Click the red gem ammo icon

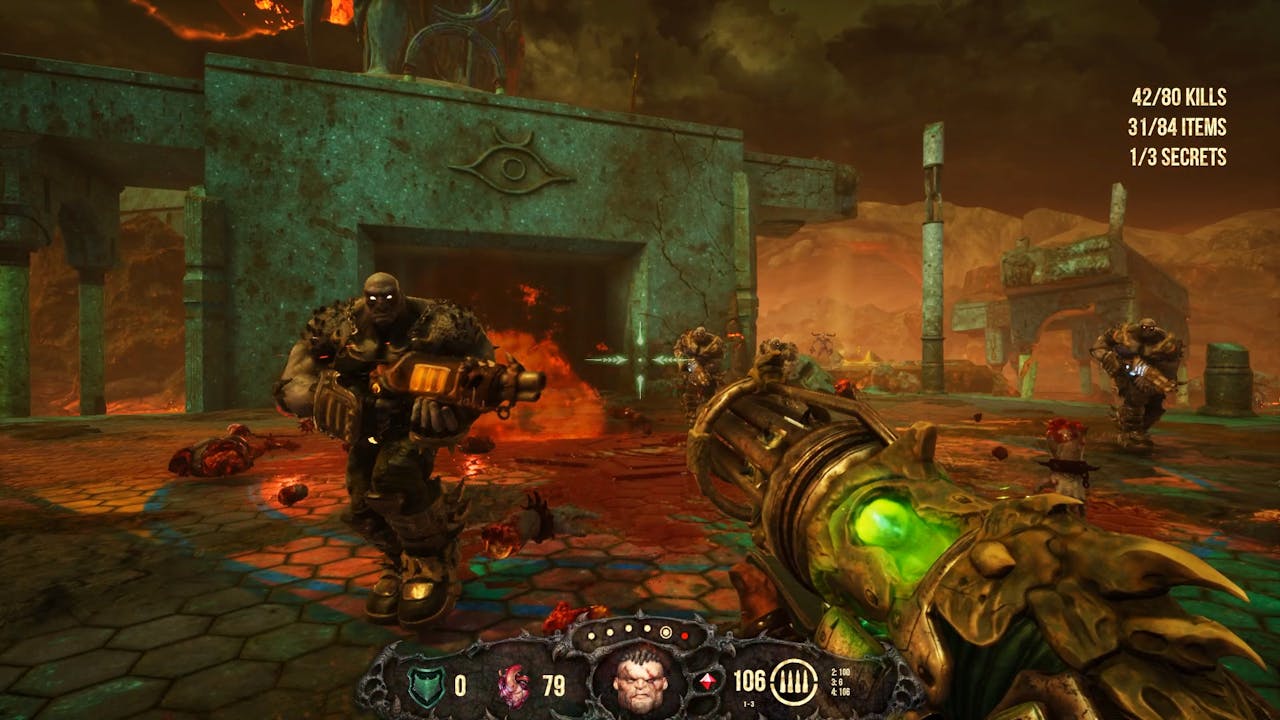point(707,680)
